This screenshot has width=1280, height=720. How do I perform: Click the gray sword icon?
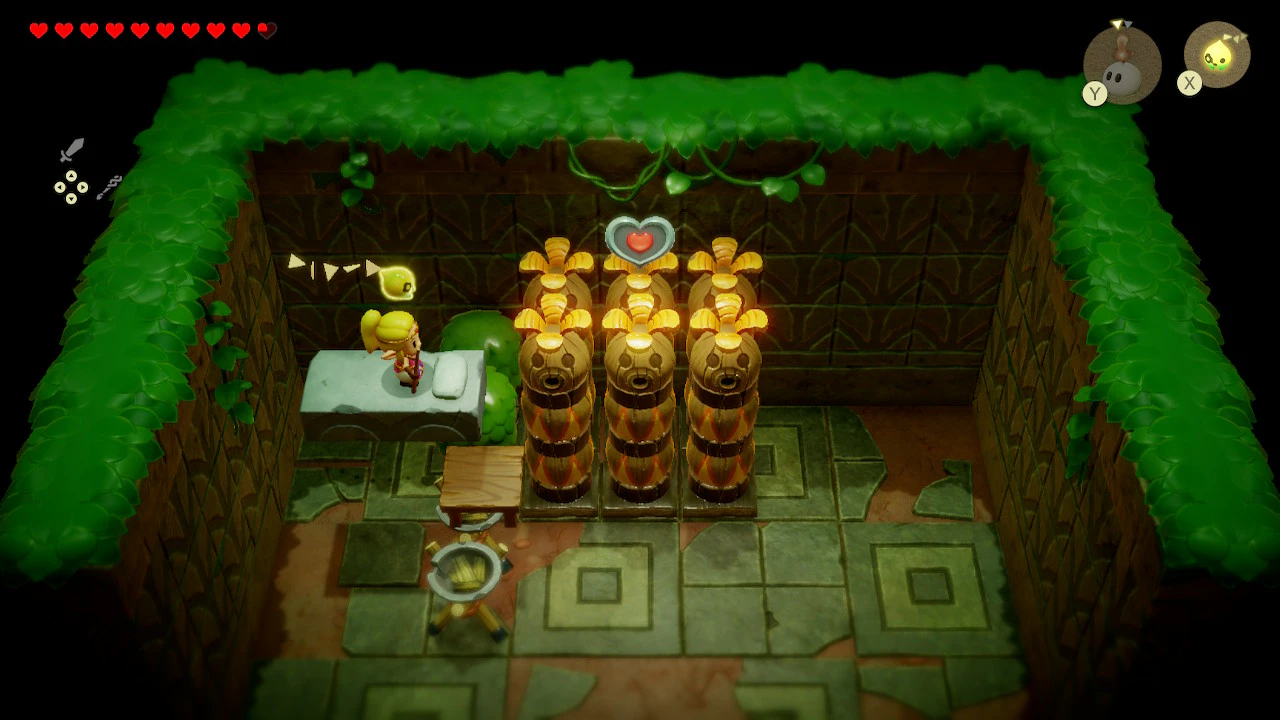point(72,150)
